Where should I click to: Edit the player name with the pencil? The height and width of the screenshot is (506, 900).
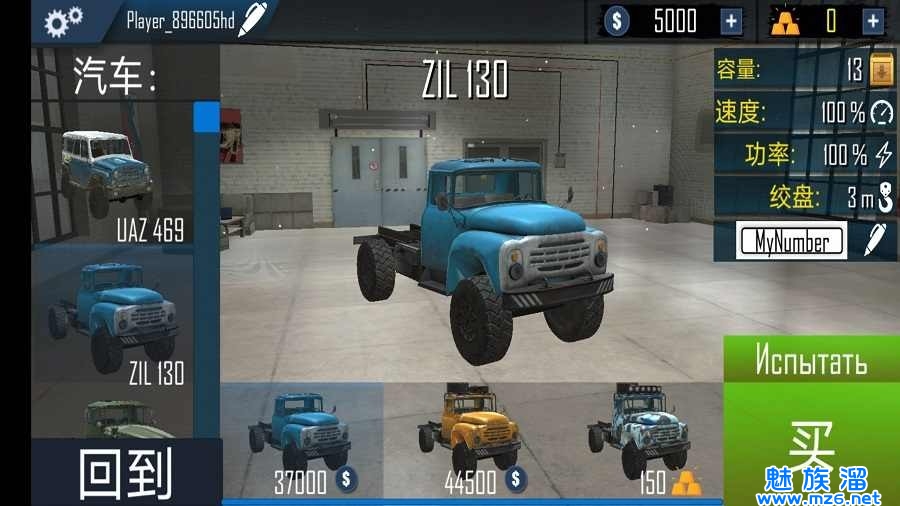tap(254, 18)
